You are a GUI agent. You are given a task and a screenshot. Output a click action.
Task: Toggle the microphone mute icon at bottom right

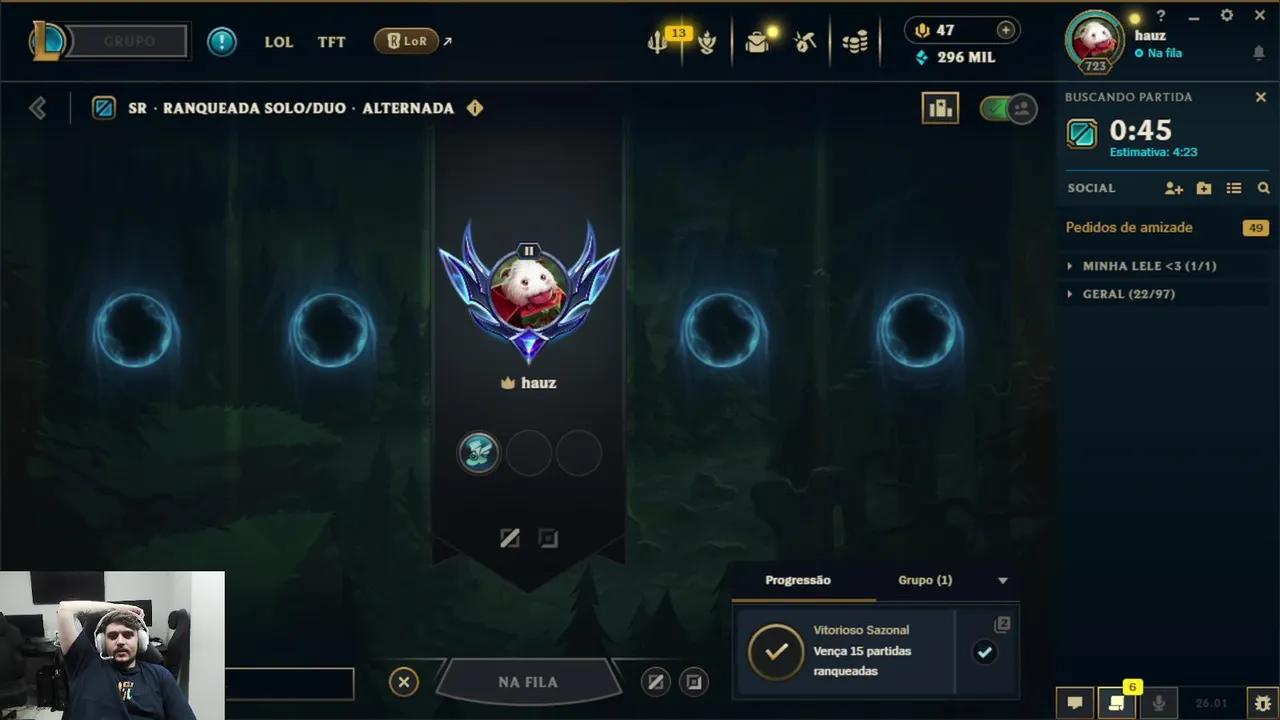click(x=1159, y=704)
